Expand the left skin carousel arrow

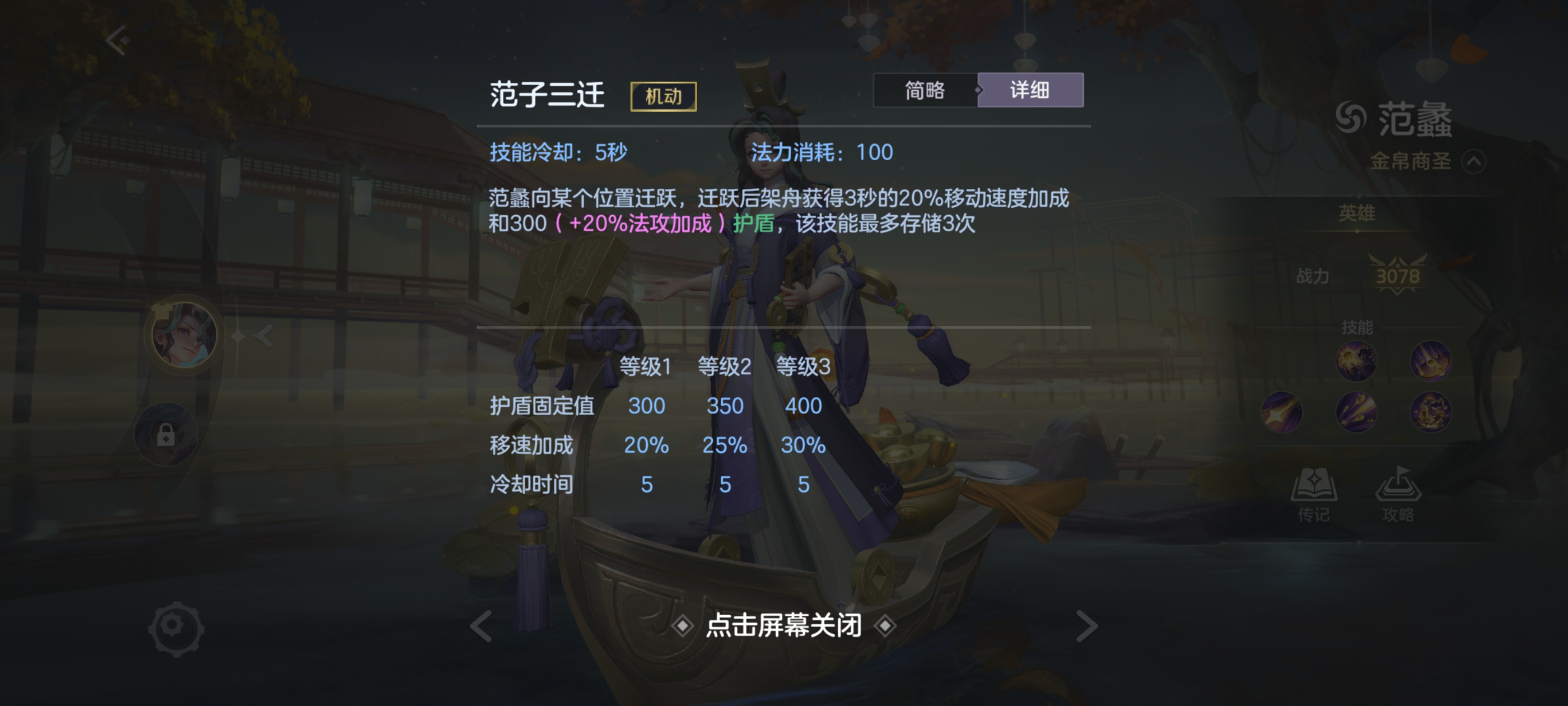click(264, 335)
